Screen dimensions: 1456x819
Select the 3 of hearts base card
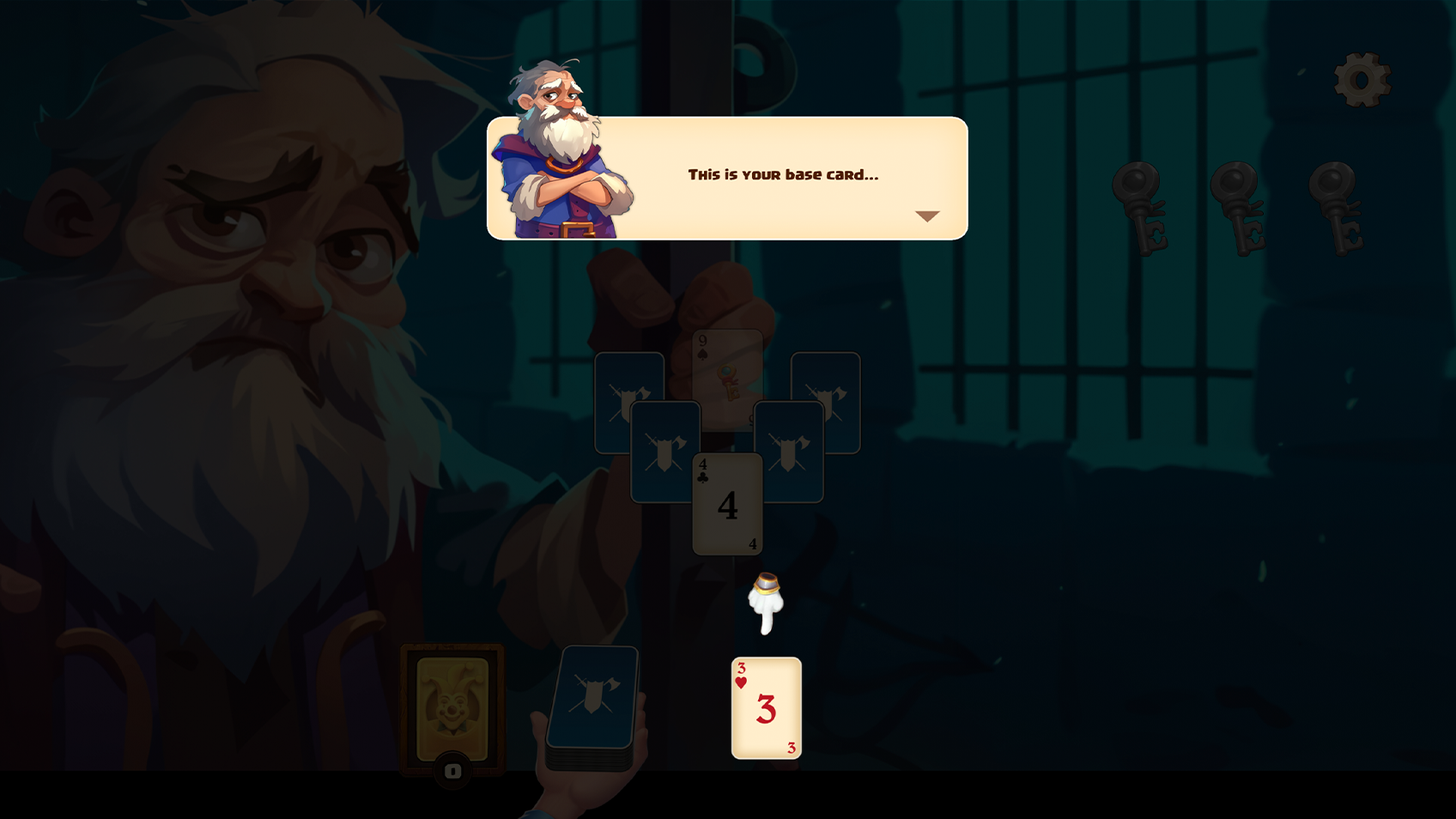coord(766,707)
